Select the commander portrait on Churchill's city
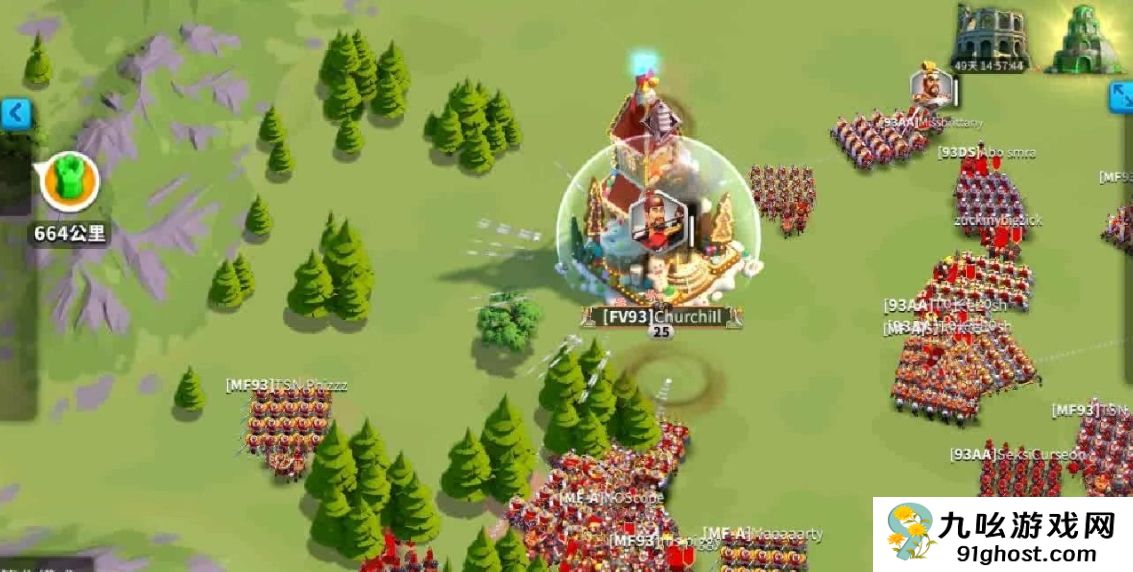Image resolution: width=1133 pixels, height=572 pixels. pyautogui.click(x=656, y=220)
